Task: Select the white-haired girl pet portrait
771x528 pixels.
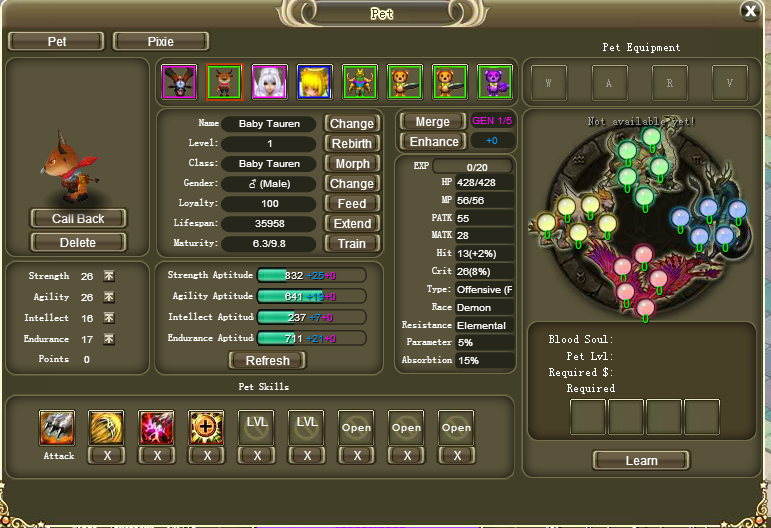Action: 270,82
